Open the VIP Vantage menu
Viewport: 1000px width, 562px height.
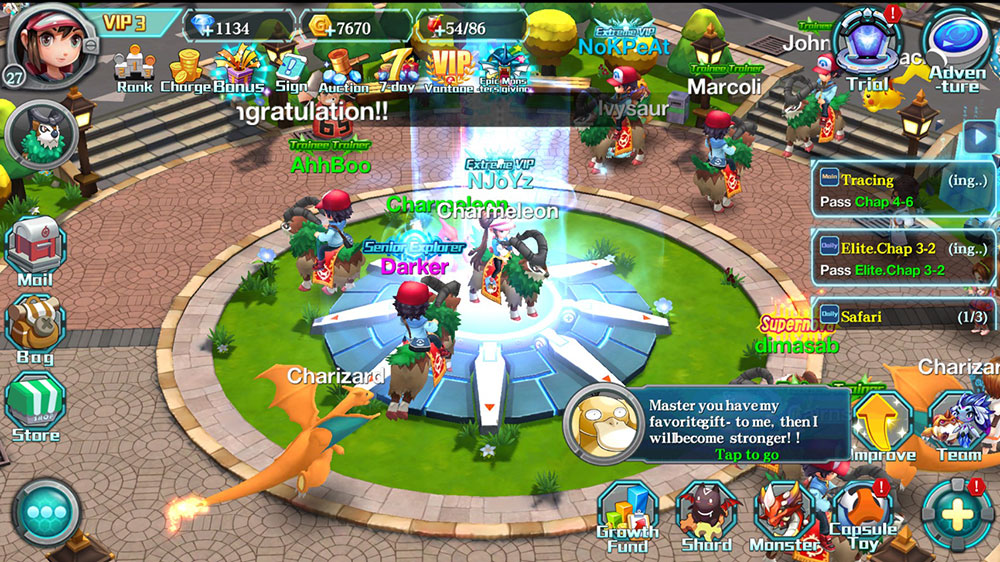(x=451, y=69)
